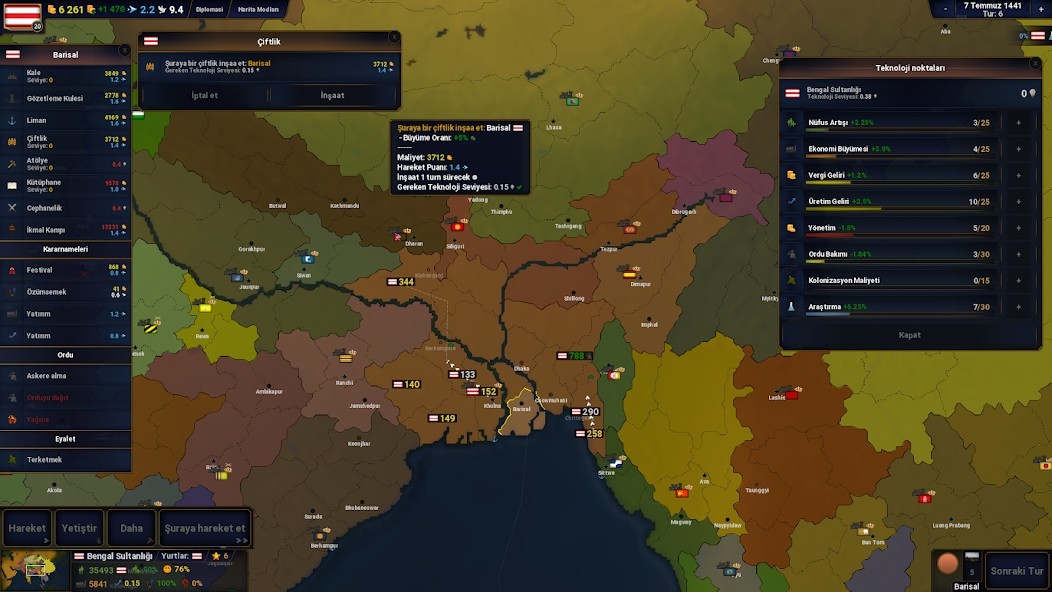Cancel the farm build with İptal et
Image resolution: width=1052 pixels, height=592 pixels.
point(205,95)
